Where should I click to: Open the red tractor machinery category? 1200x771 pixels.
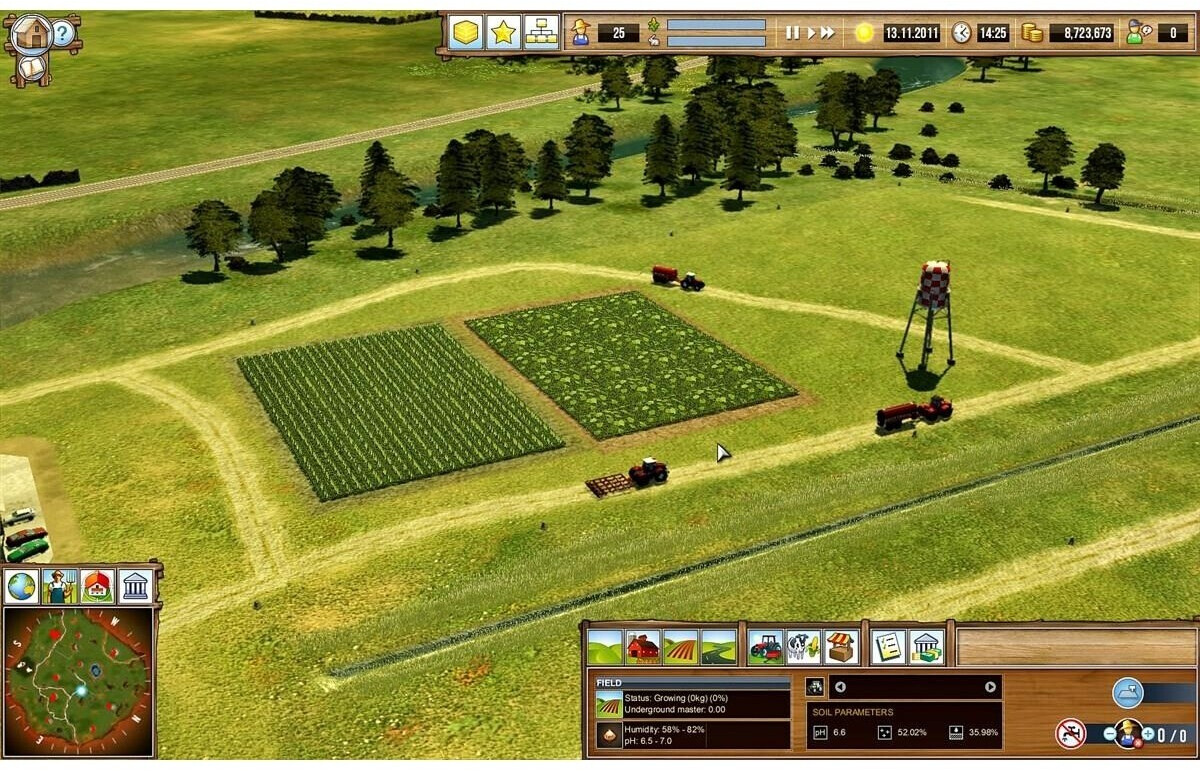pos(766,647)
